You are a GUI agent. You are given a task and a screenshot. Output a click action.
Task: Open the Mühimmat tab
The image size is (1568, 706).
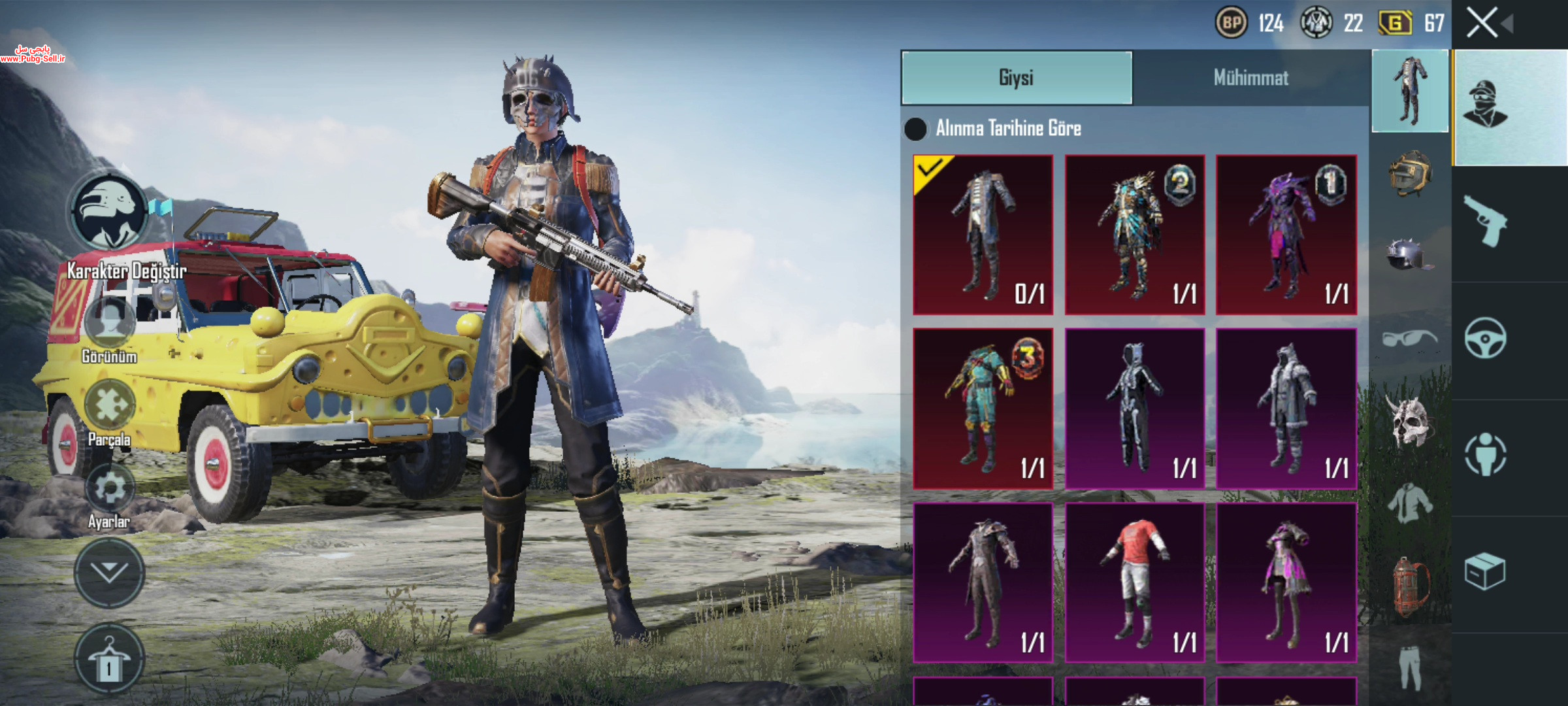point(1250,78)
